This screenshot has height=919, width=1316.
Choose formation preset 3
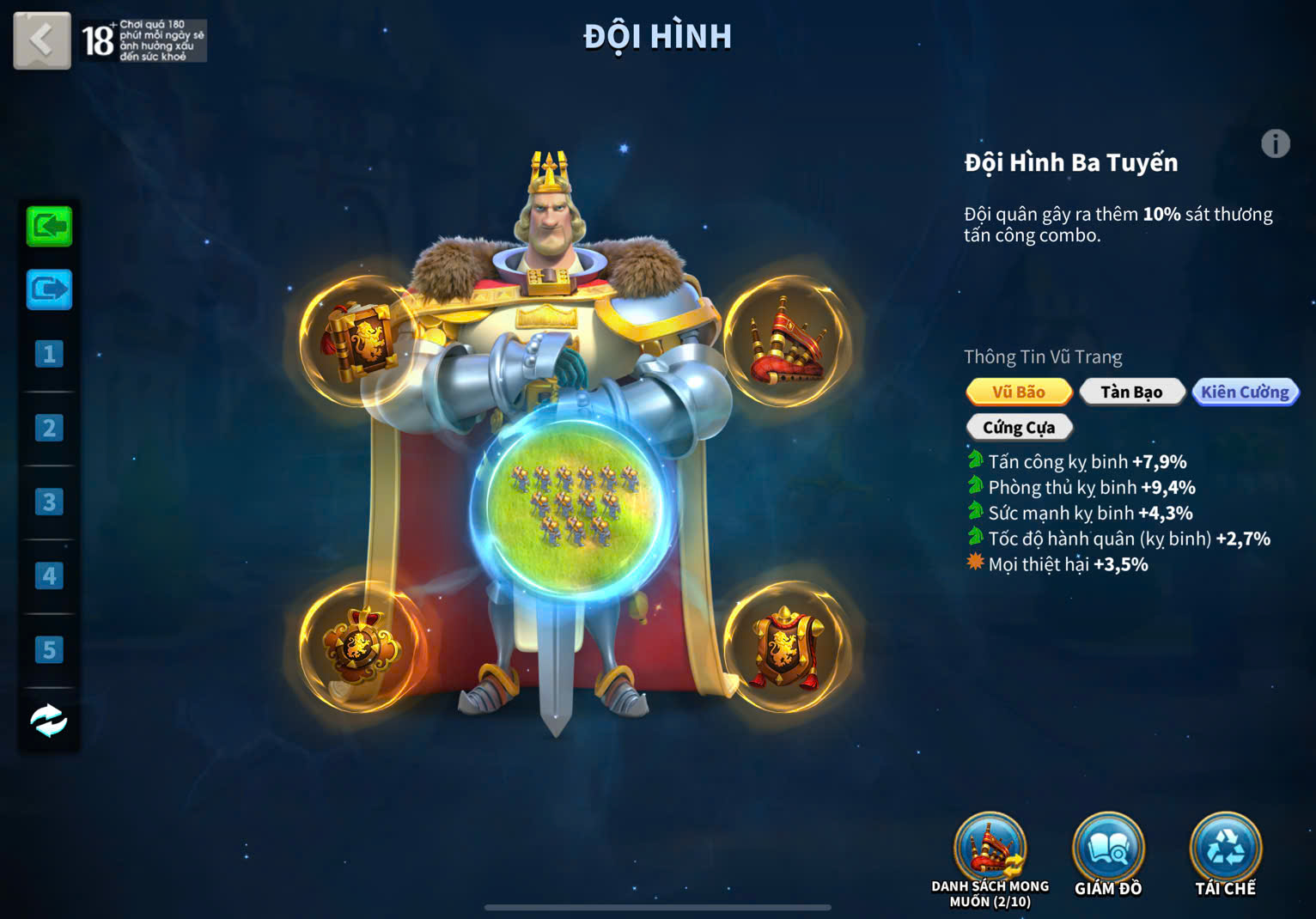coord(49,502)
